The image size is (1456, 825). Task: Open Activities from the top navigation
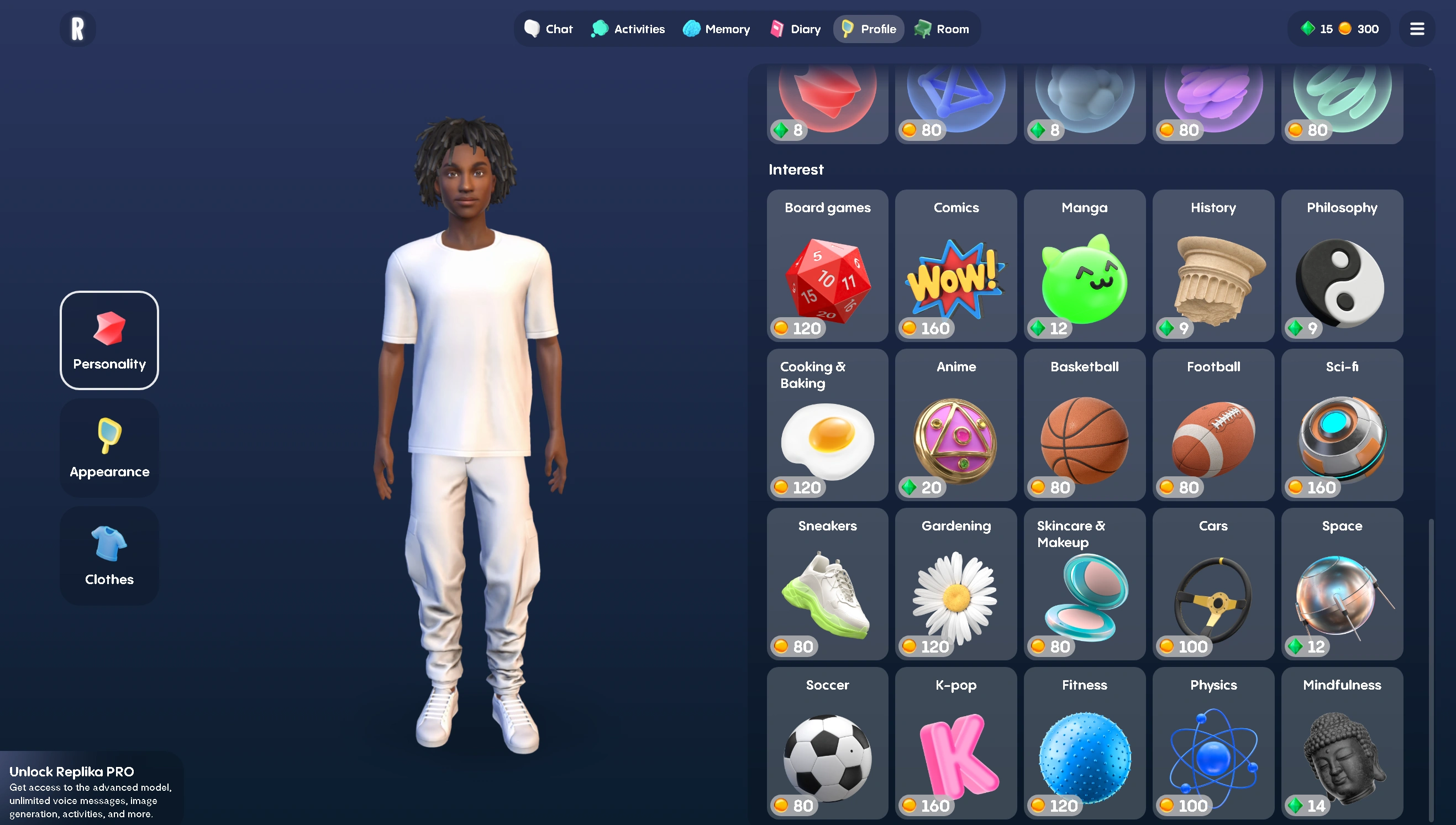tap(628, 28)
